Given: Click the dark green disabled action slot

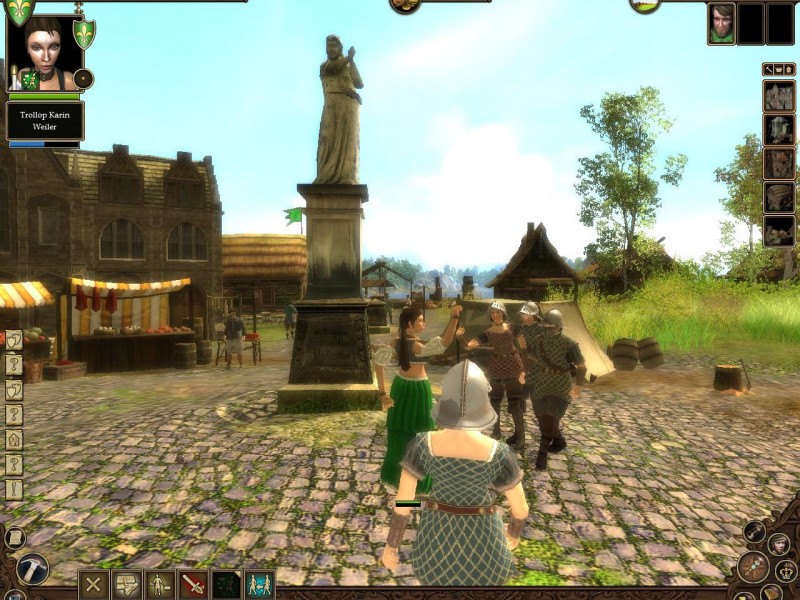Looking at the screenshot, I should point(226,584).
